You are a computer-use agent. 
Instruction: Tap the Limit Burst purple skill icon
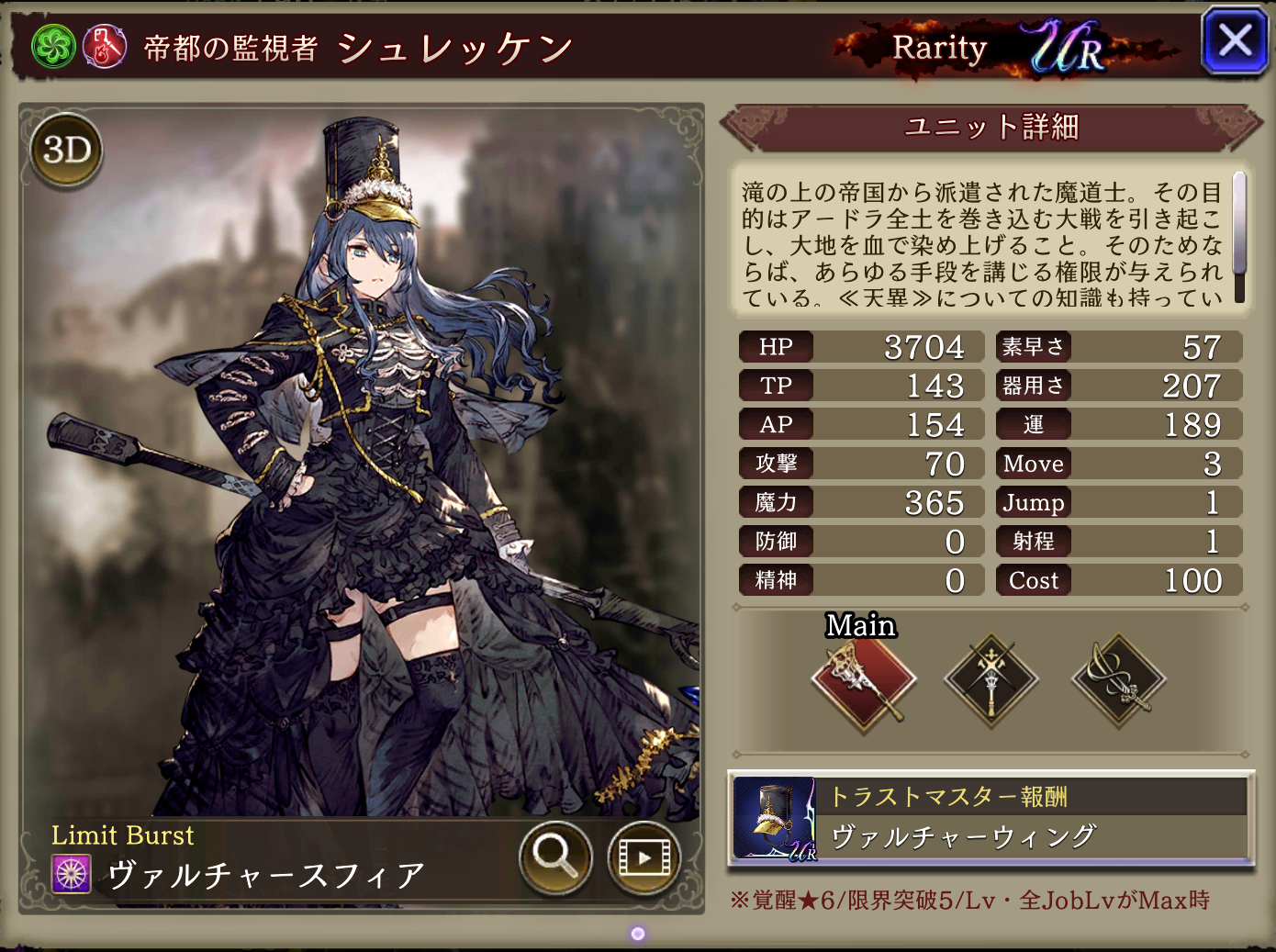point(72,874)
